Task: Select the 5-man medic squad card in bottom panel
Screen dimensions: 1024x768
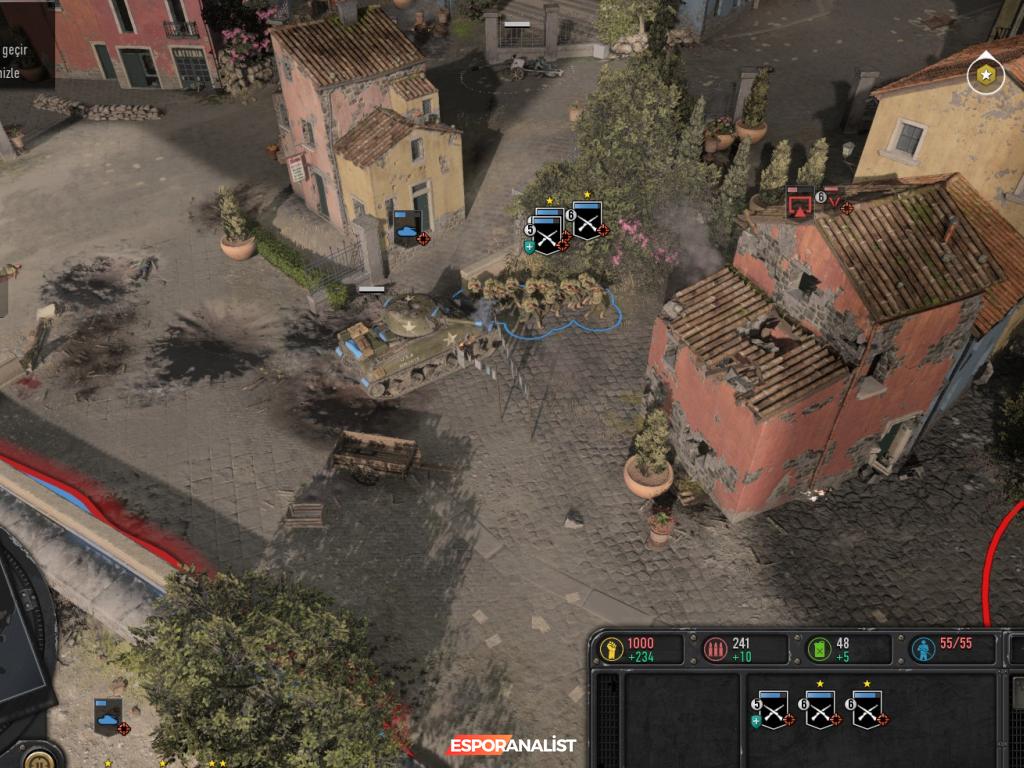Action: coord(773,709)
